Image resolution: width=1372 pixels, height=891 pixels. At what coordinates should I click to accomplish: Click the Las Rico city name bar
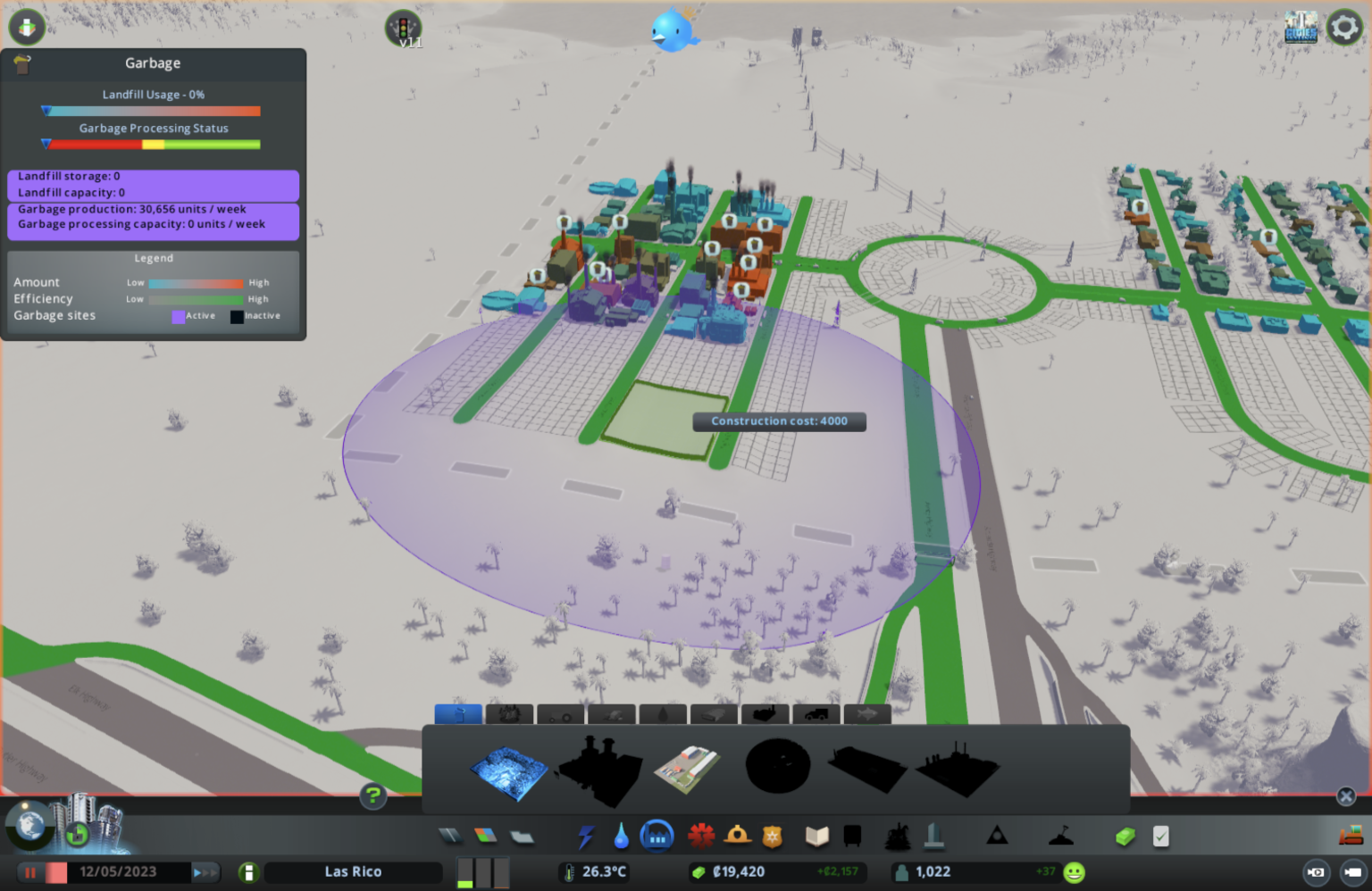tap(353, 872)
